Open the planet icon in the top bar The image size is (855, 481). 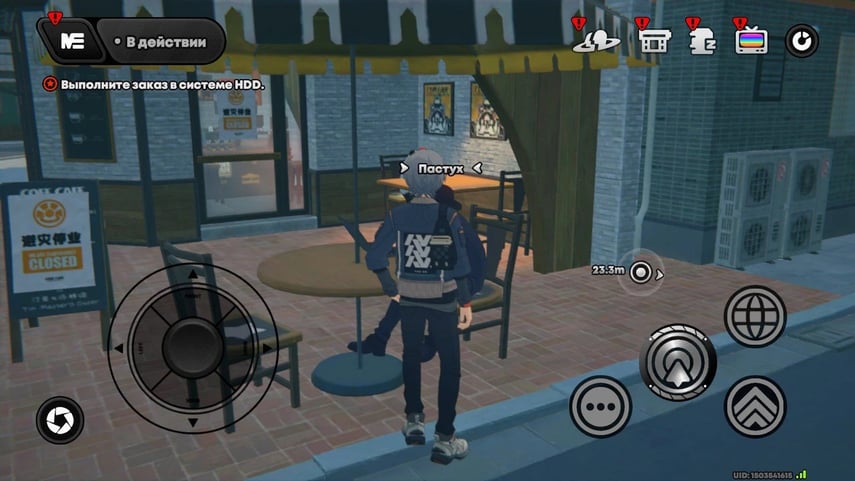(597, 41)
